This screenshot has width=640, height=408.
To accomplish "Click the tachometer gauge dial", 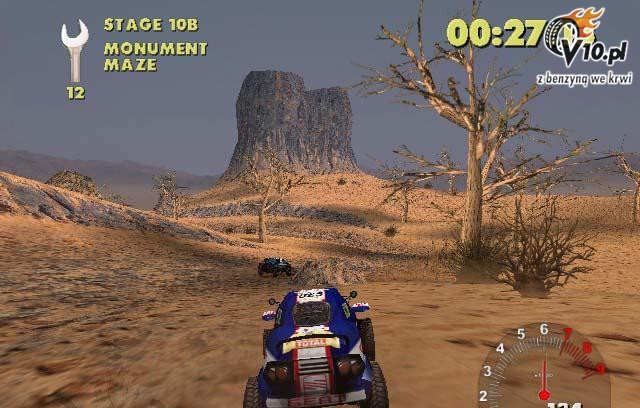I will pos(543,367).
